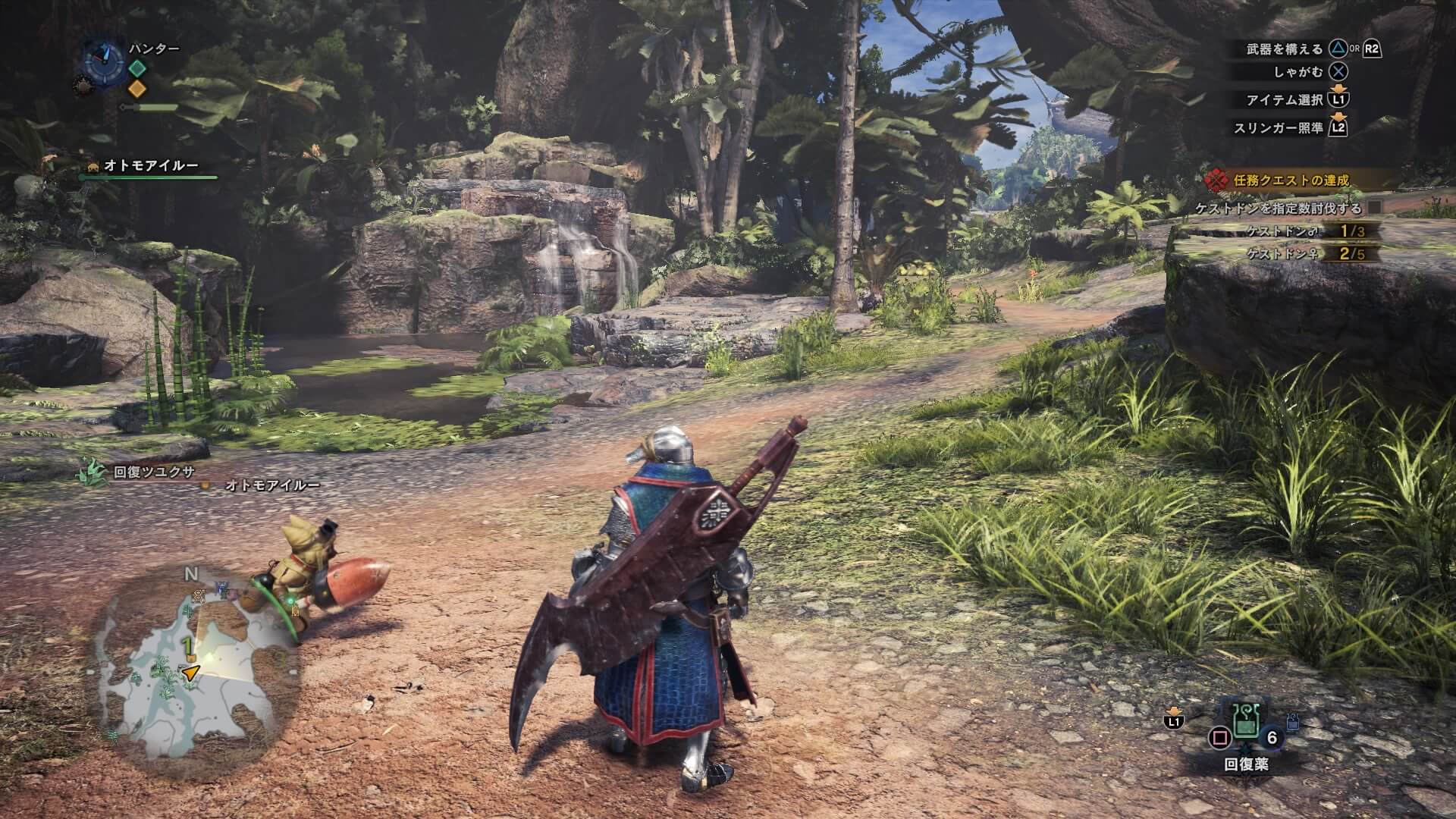
Task: Click the 任務クエストの達成 quest tracker header
Action: [1290, 180]
